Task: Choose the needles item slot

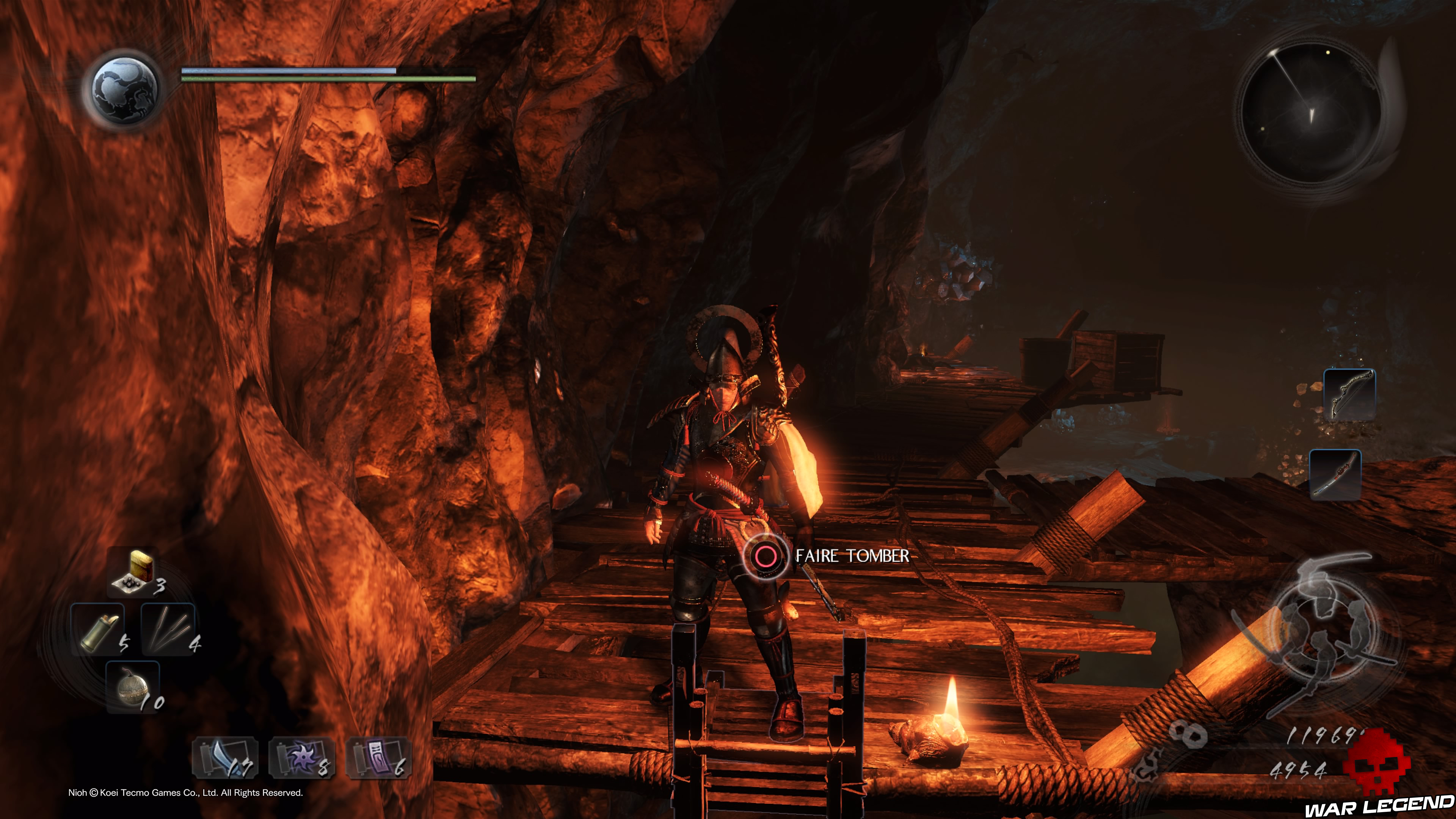Action: 167,629
